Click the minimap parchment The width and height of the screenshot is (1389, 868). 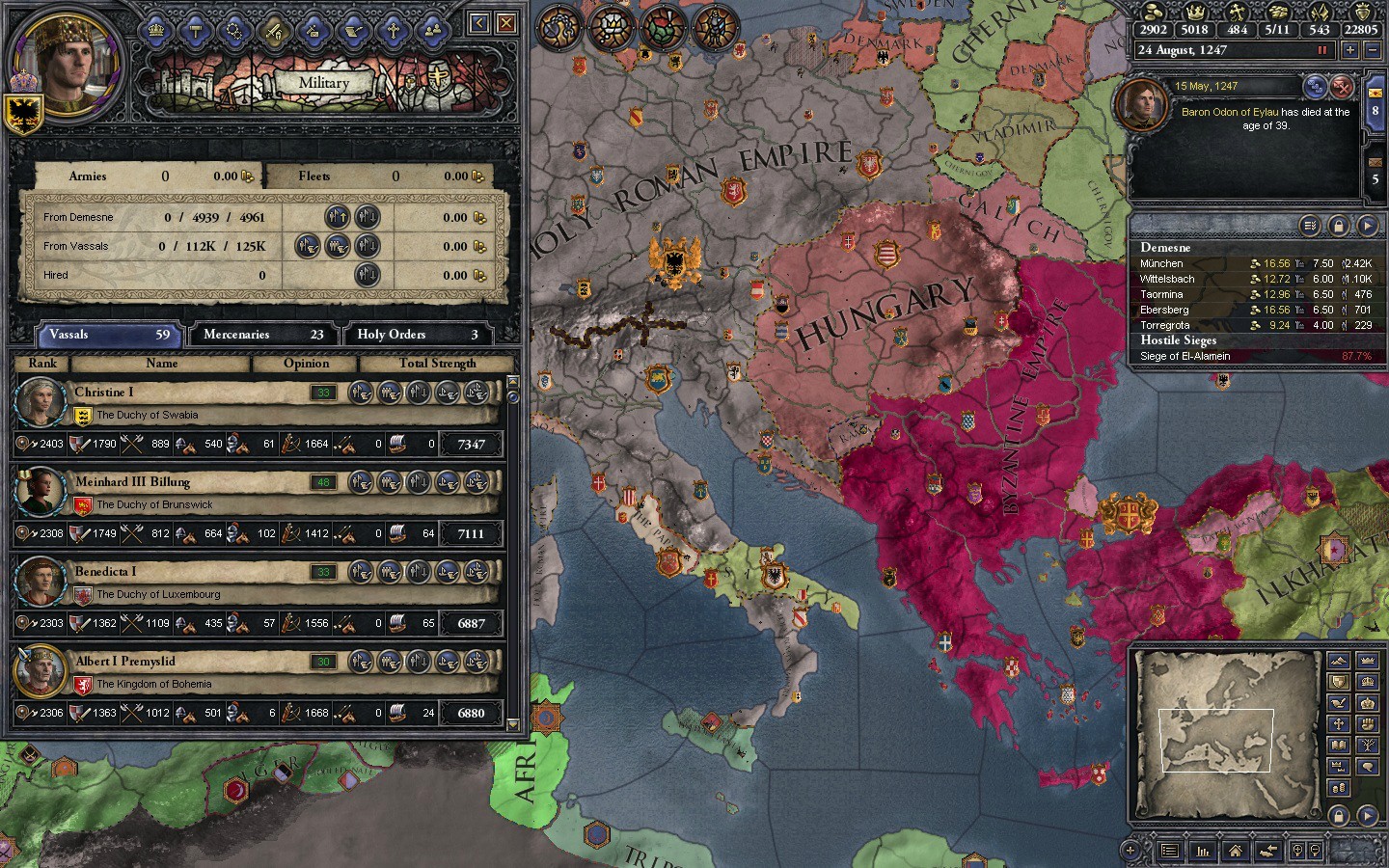[1227, 733]
